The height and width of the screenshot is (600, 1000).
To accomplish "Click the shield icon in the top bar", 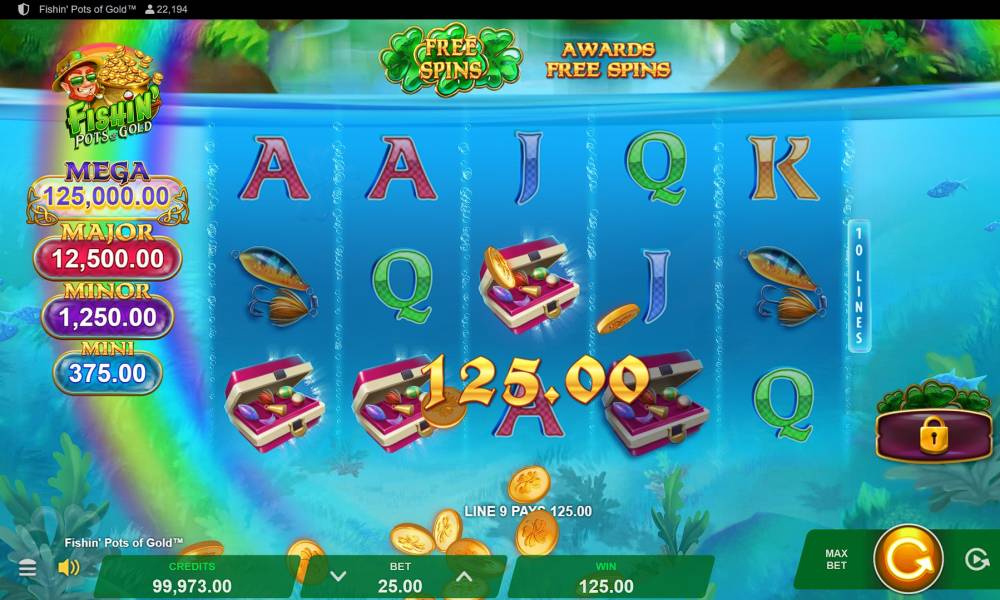I will click(x=24, y=9).
